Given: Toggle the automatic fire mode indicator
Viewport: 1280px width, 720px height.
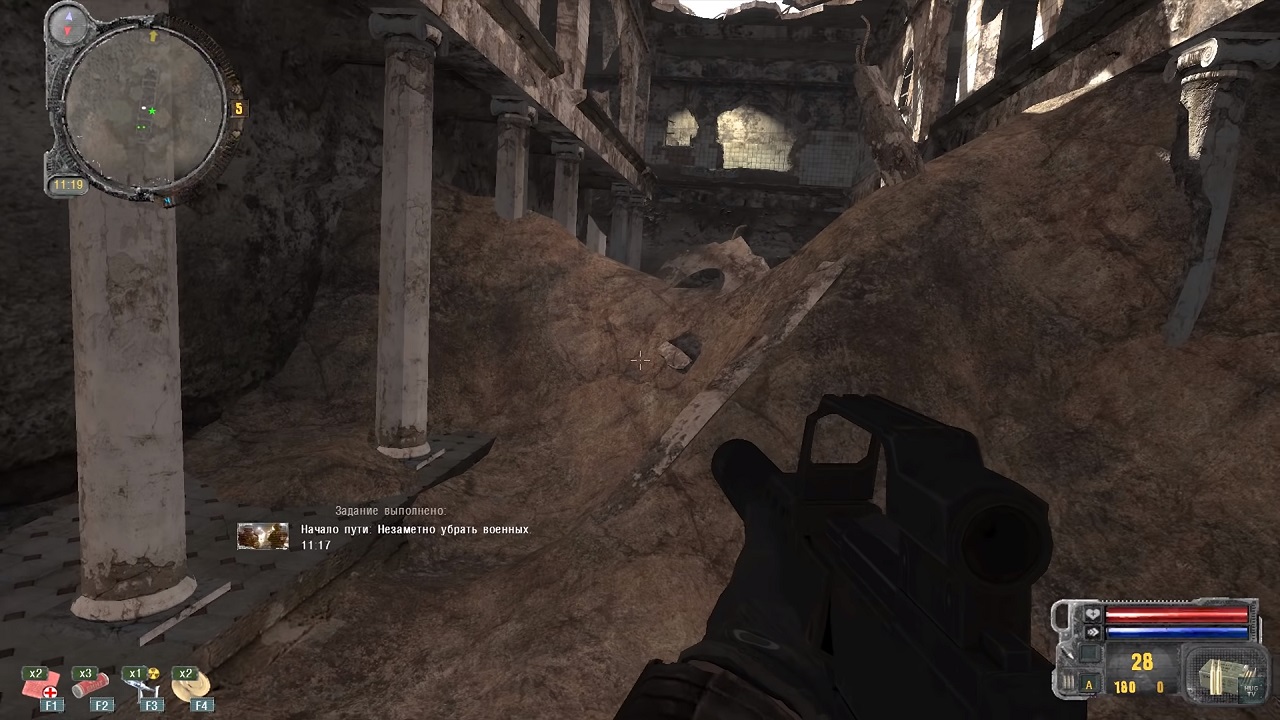Looking at the screenshot, I should 1089,686.
